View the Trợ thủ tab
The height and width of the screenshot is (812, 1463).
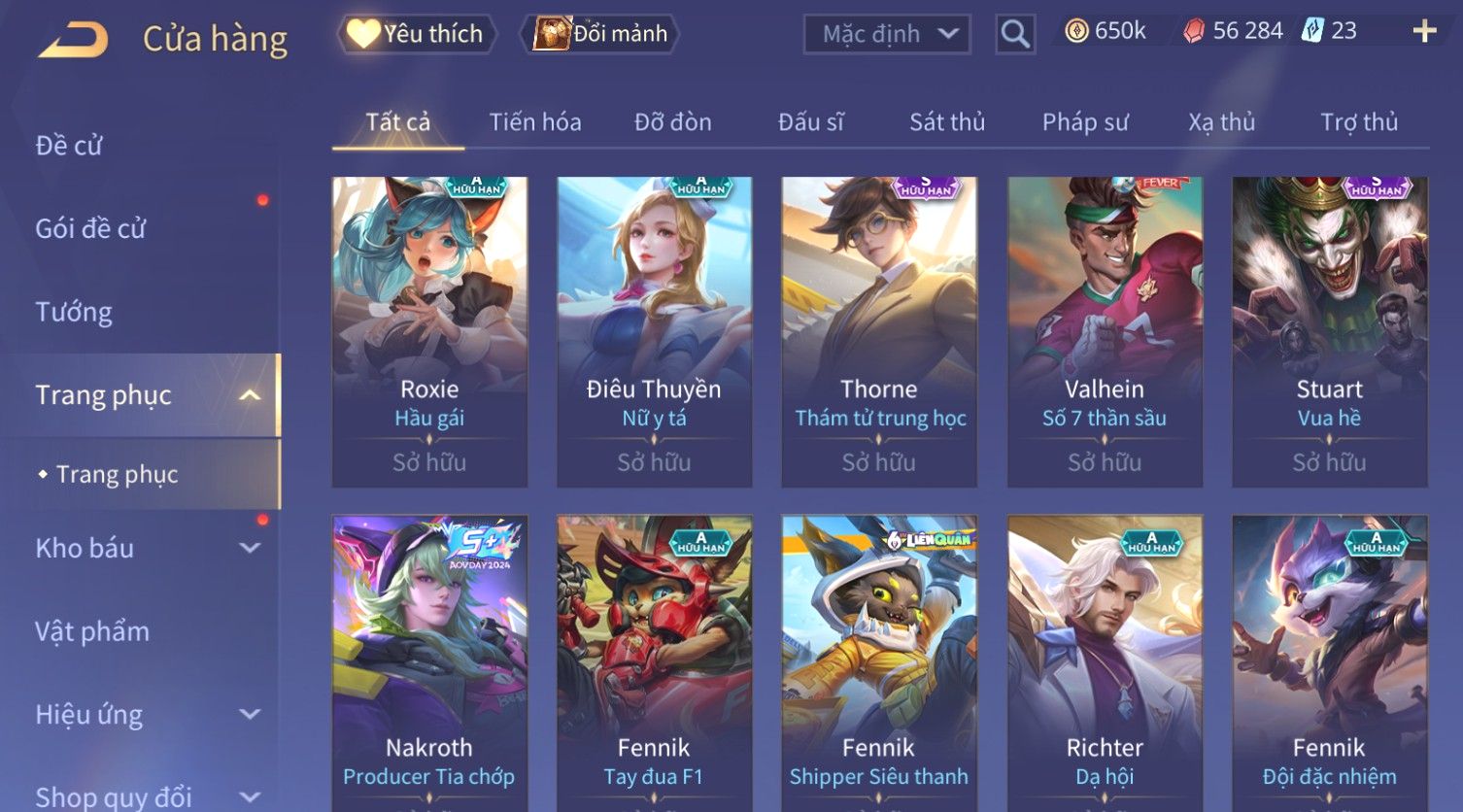[x=1359, y=122]
